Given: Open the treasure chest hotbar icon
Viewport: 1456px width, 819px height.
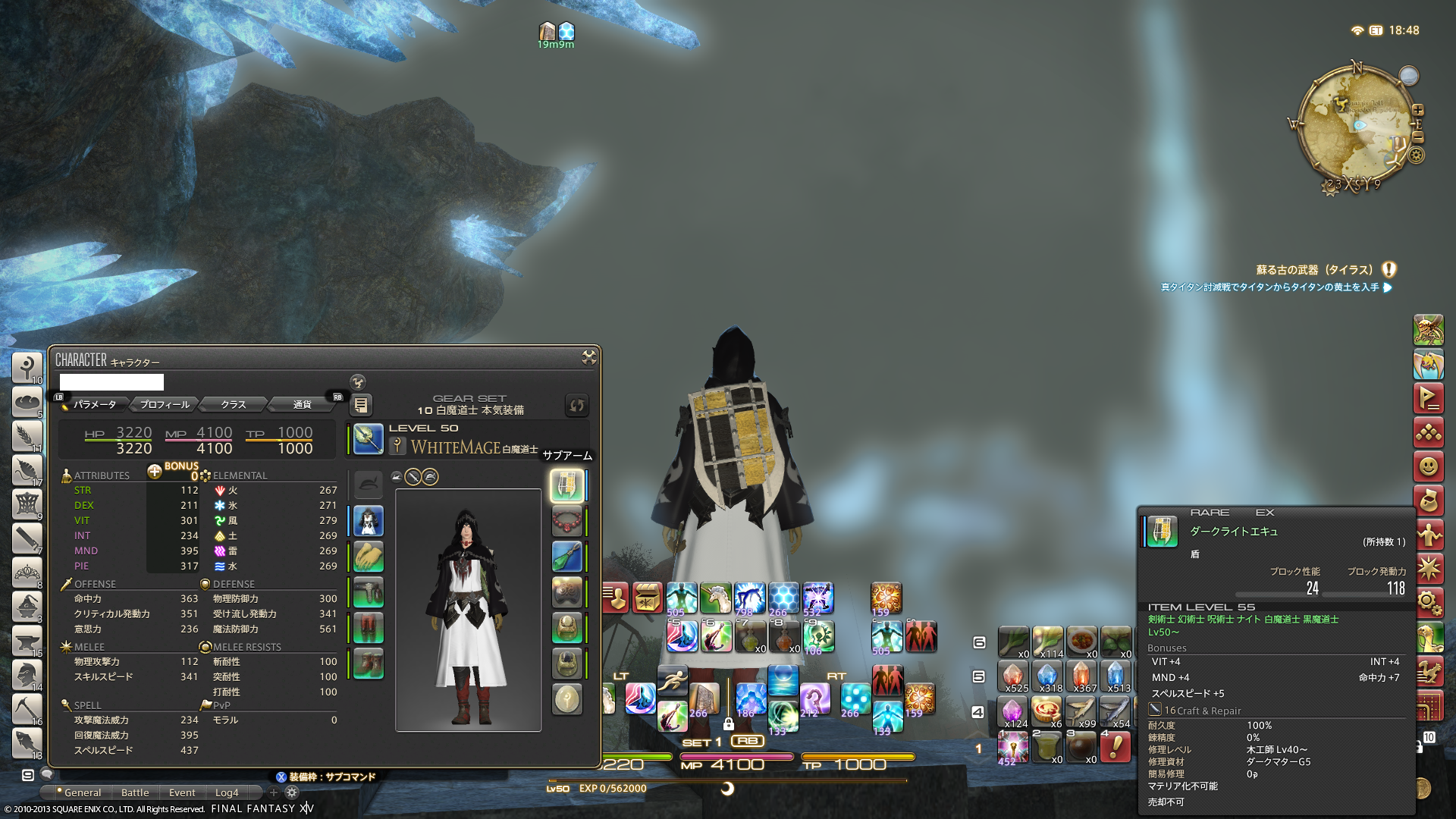Looking at the screenshot, I should point(647,598).
